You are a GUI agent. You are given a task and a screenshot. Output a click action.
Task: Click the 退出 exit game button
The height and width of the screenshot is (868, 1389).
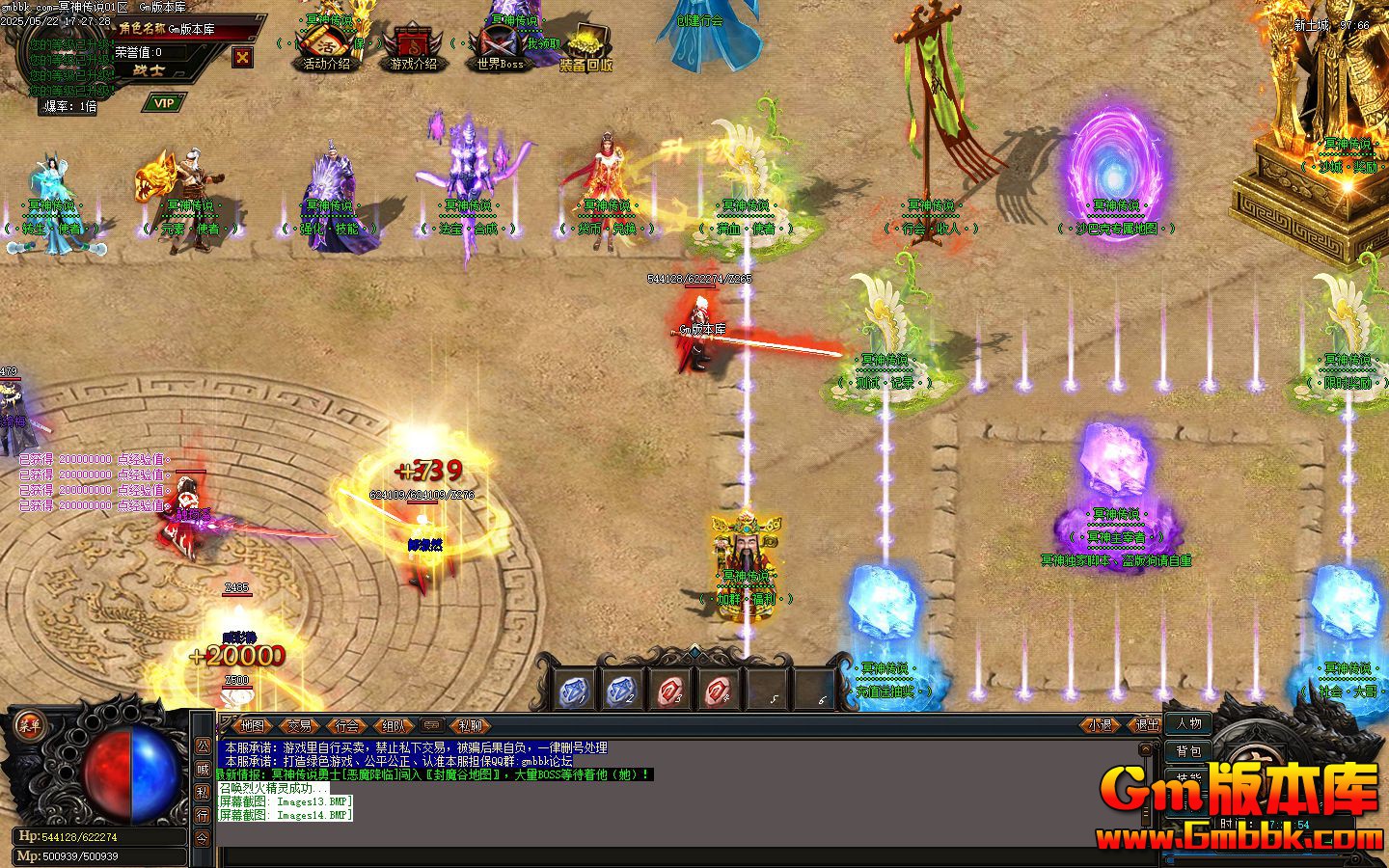[x=1147, y=725]
